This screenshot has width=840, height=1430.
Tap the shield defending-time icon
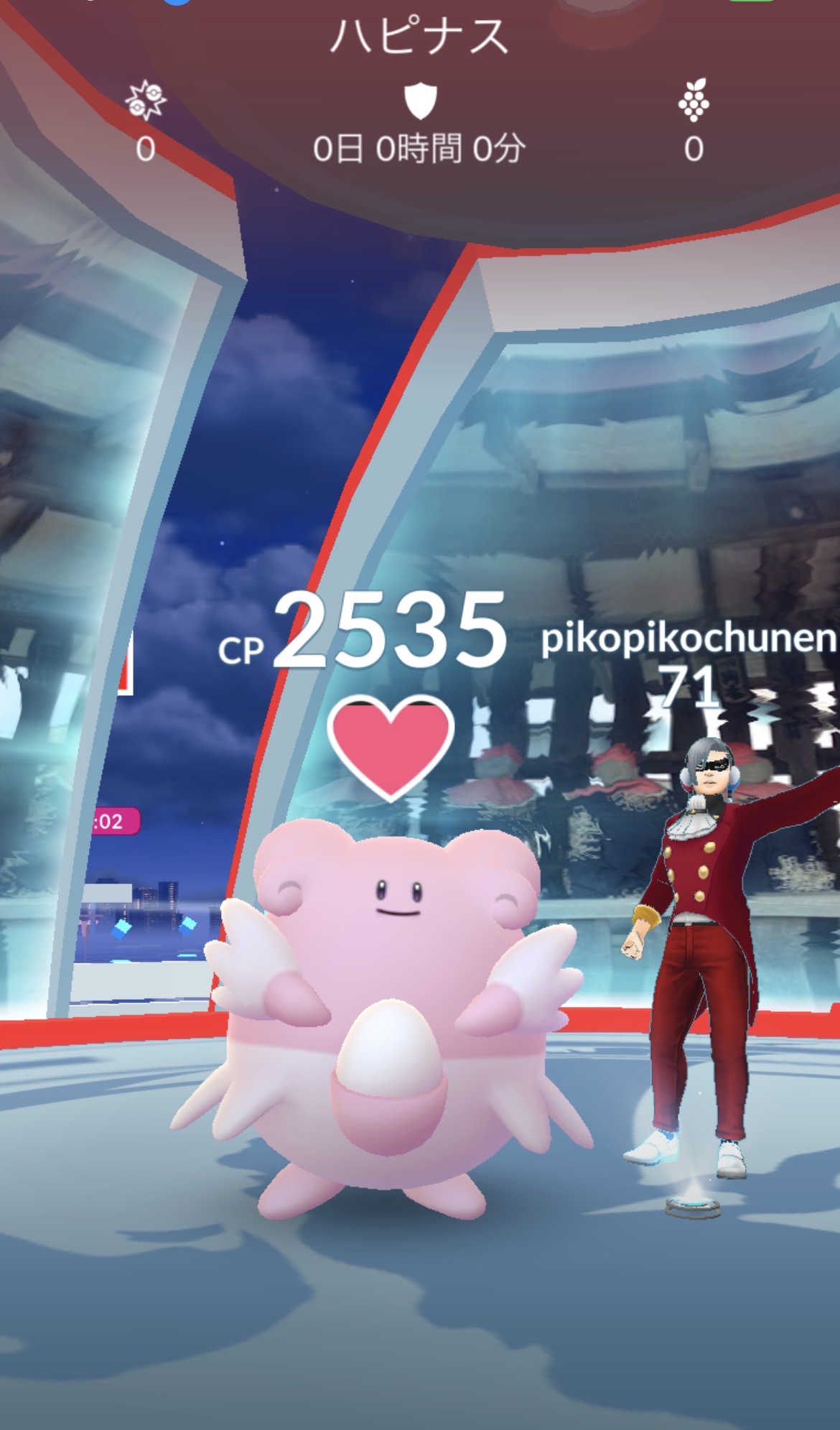pos(420,101)
